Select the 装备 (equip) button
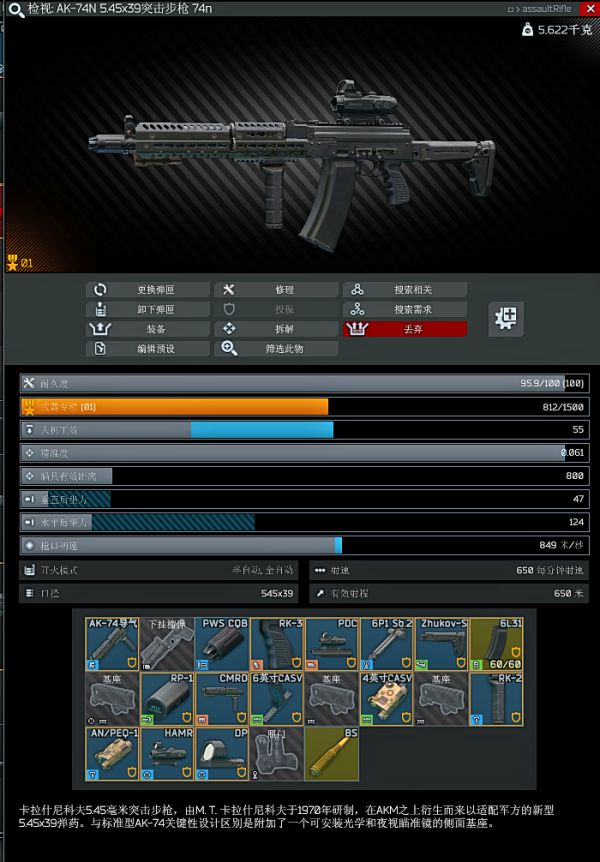The width and height of the screenshot is (600, 862). (147, 329)
